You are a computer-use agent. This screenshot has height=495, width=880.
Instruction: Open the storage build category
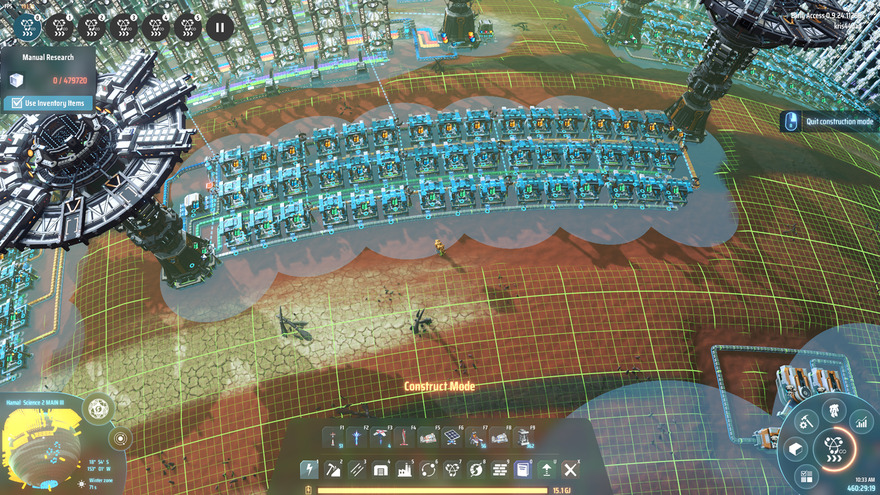click(x=380, y=469)
